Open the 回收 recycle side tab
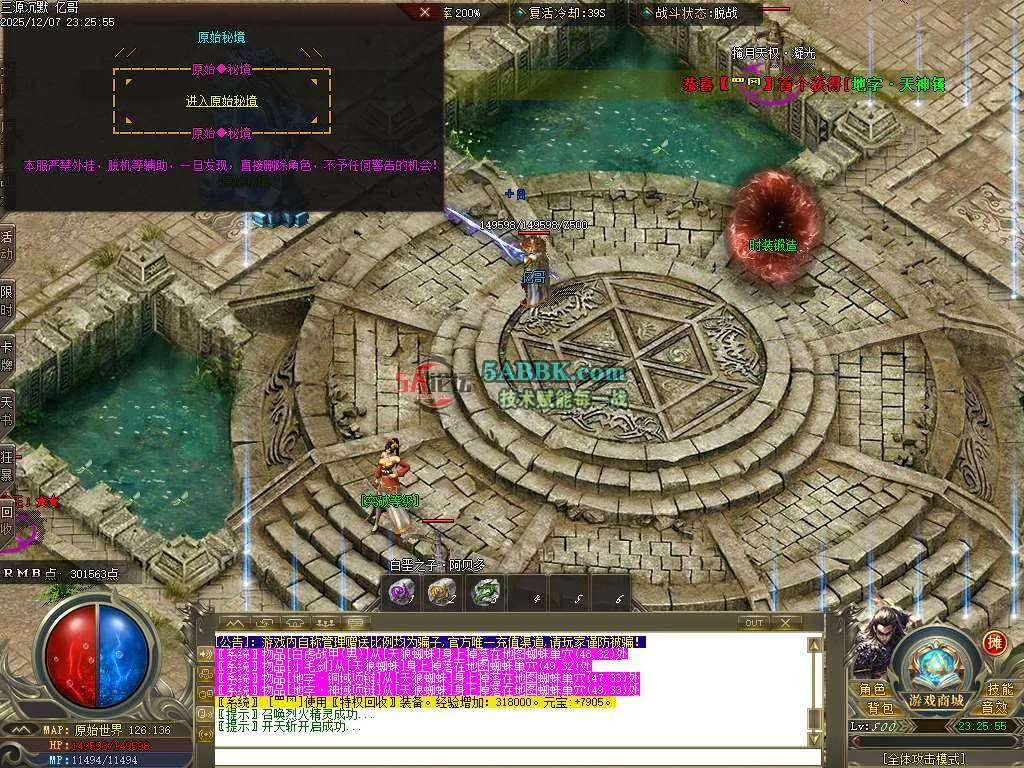 click(x=7, y=520)
